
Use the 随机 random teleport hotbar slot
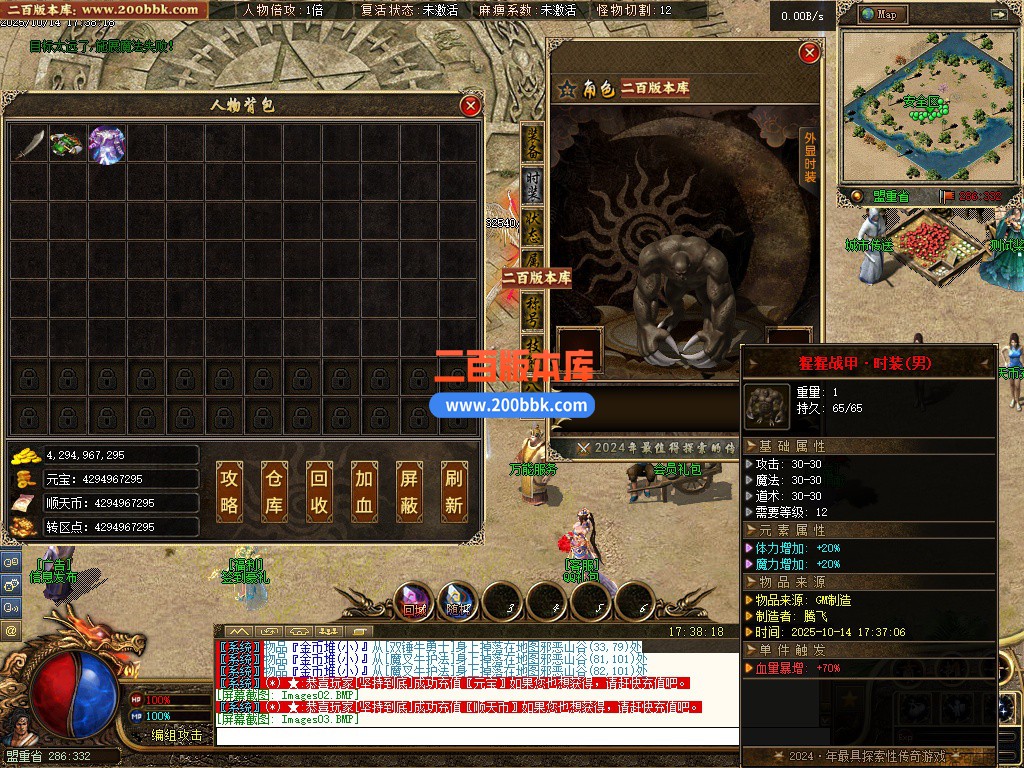click(x=458, y=600)
